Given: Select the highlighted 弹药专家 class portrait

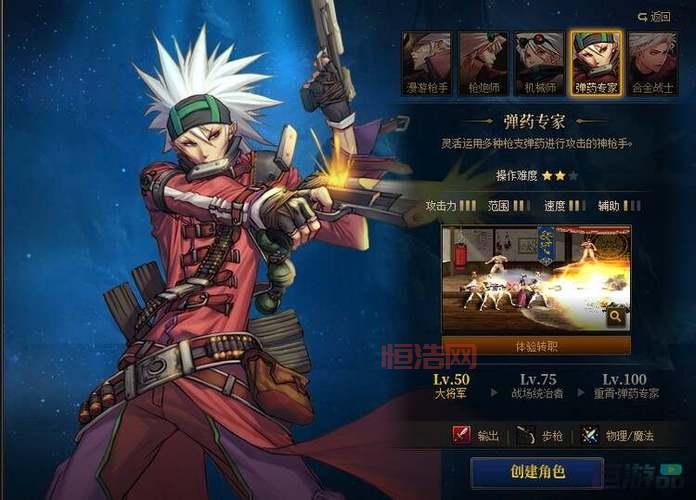Looking at the screenshot, I should 596,63.
